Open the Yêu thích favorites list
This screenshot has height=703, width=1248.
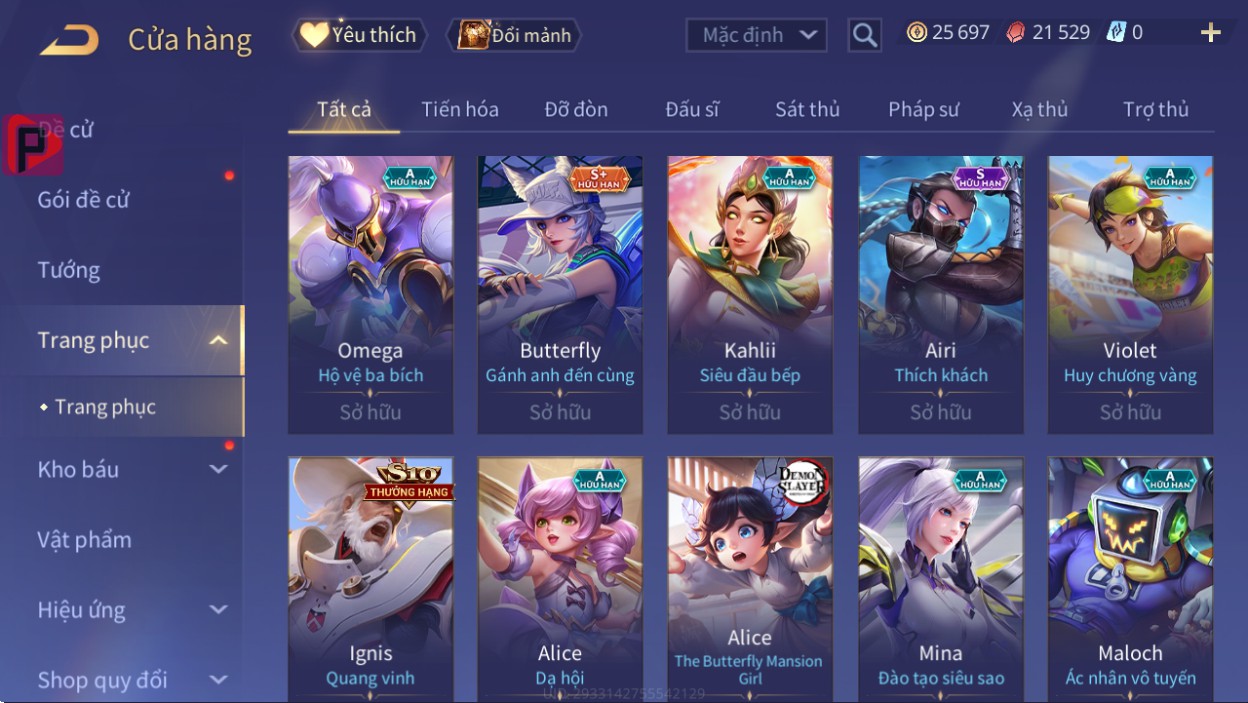[360, 35]
